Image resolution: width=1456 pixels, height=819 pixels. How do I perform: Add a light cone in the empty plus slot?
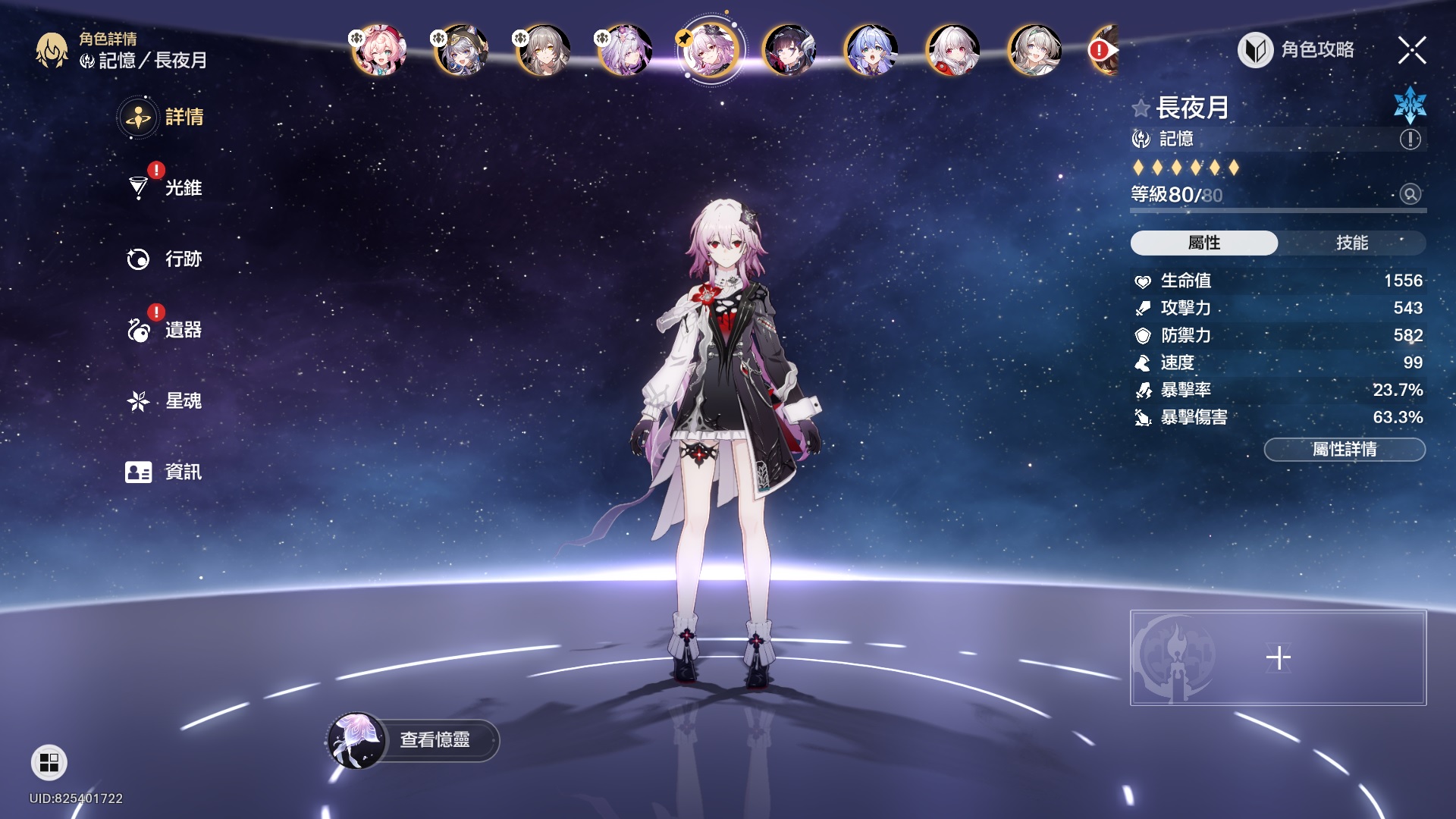[x=1278, y=657]
